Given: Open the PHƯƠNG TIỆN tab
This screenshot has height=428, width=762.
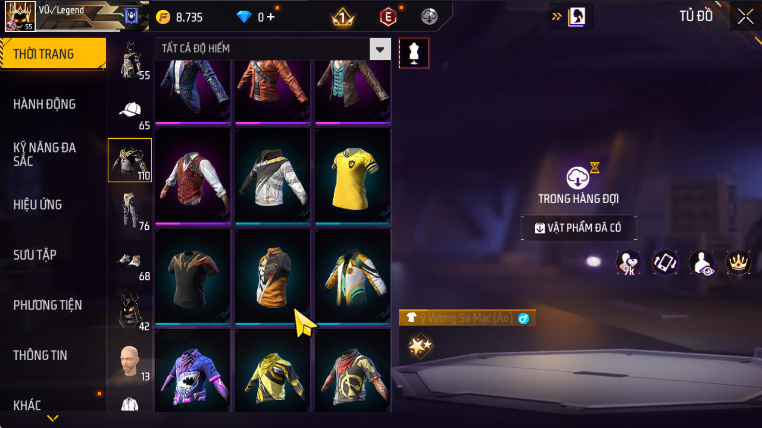Looking at the screenshot, I should [x=47, y=305].
